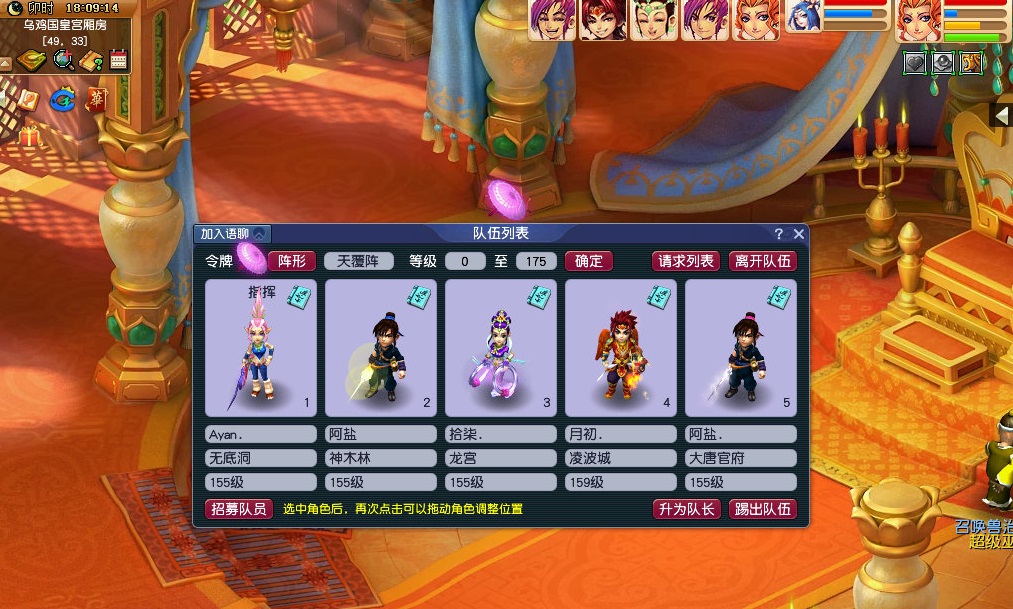Click the maximum level field showing 175
1013x609 pixels.
[x=536, y=262]
